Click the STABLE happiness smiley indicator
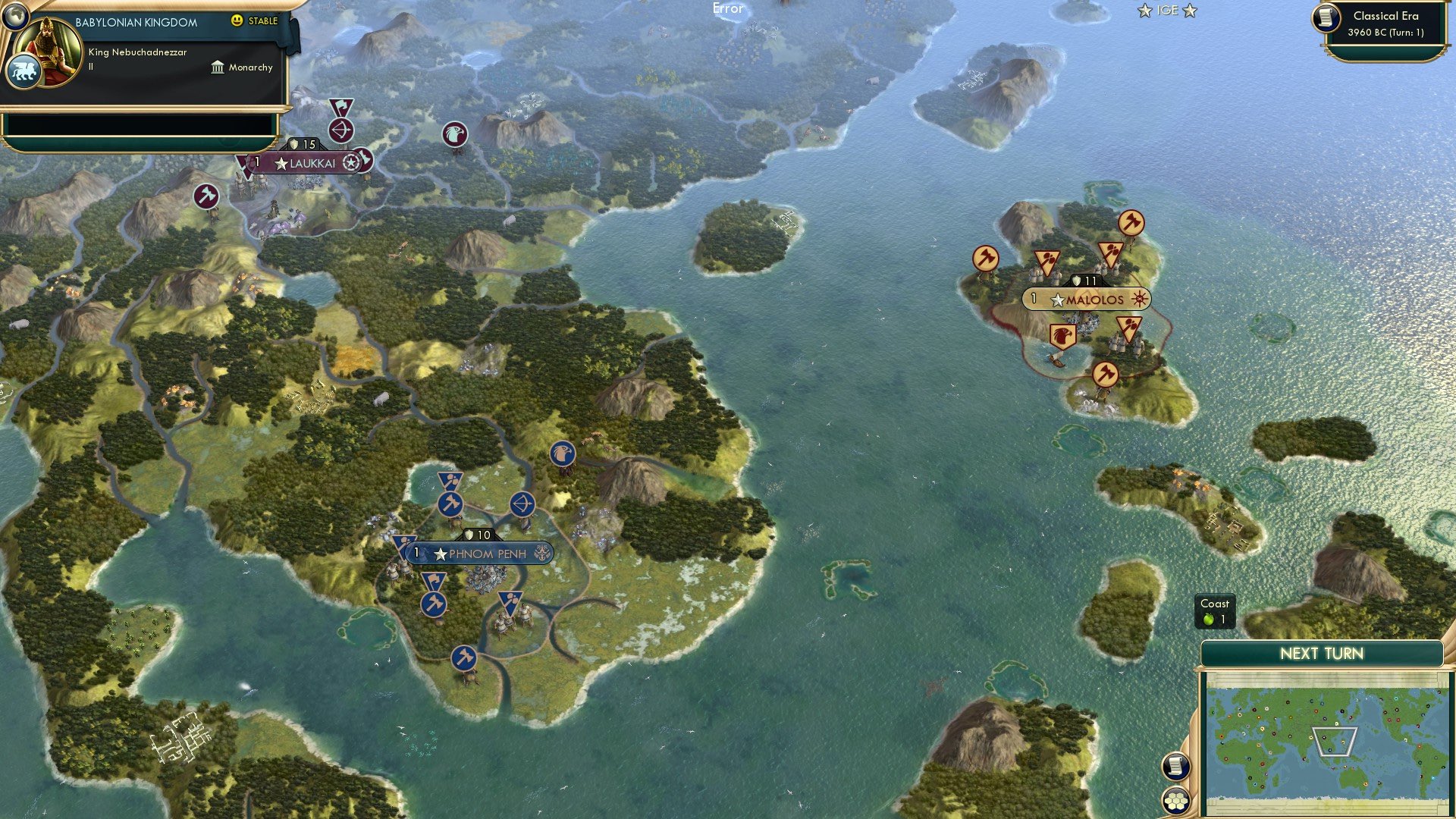 click(x=238, y=21)
